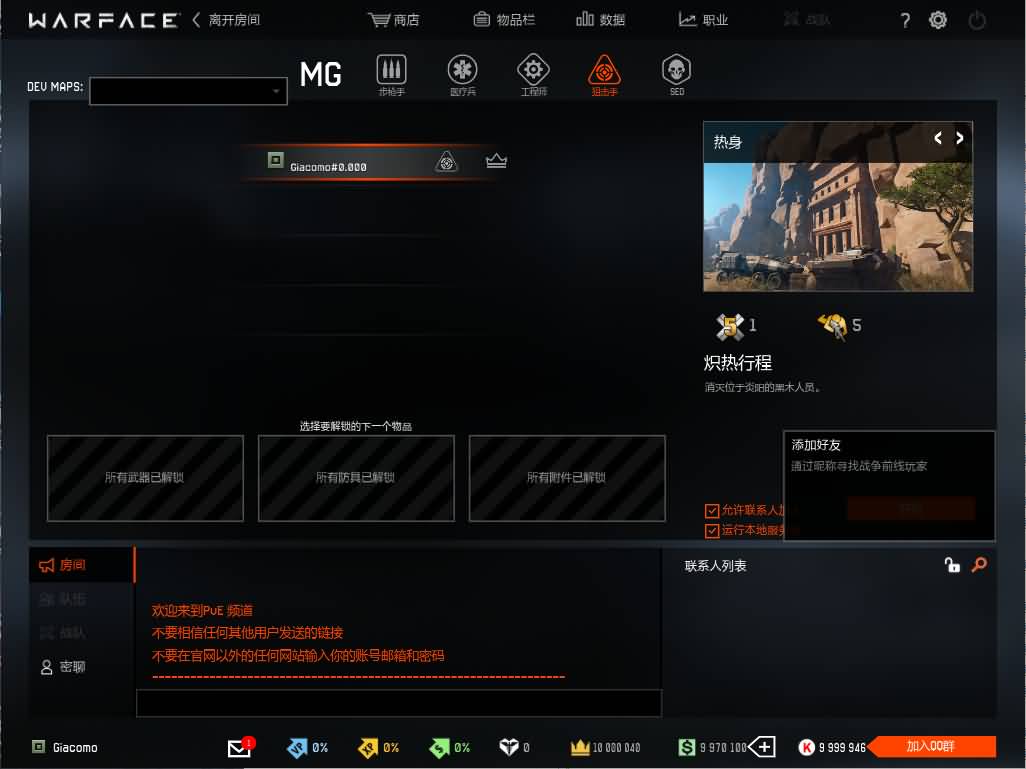
Task: Select the 步枪手 rifleman class
Action: (391, 74)
